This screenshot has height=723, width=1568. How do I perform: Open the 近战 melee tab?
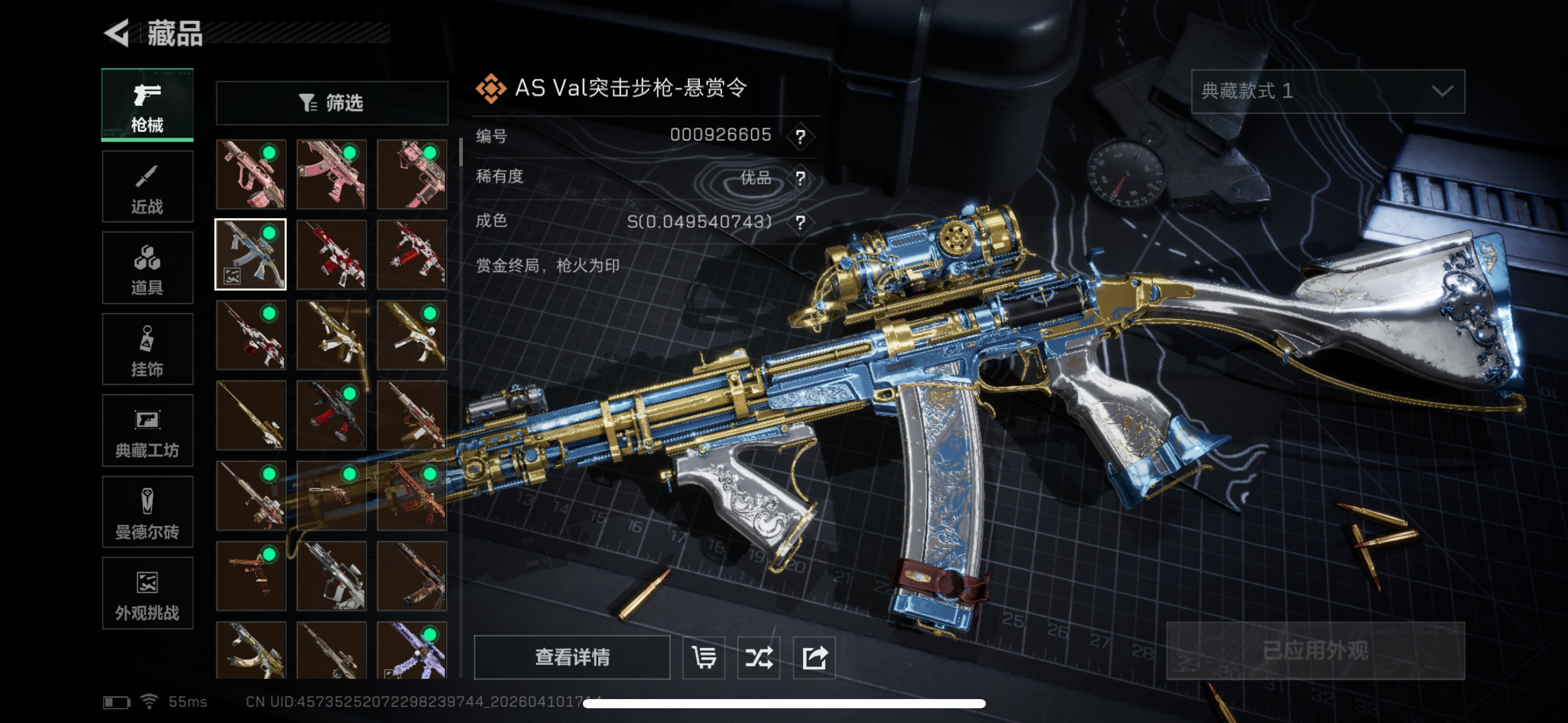[147, 186]
